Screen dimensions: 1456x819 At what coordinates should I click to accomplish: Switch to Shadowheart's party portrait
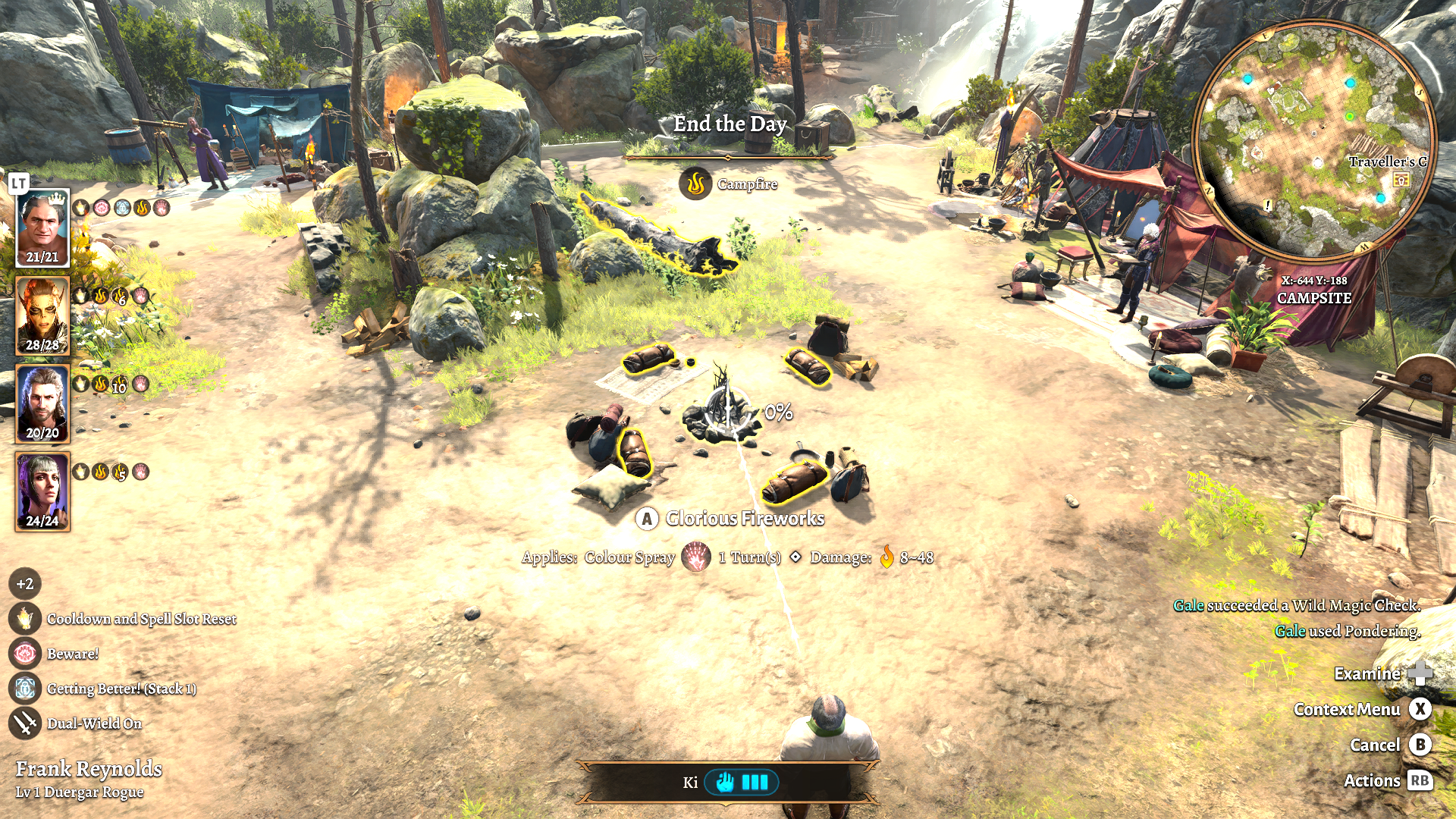[x=42, y=491]
